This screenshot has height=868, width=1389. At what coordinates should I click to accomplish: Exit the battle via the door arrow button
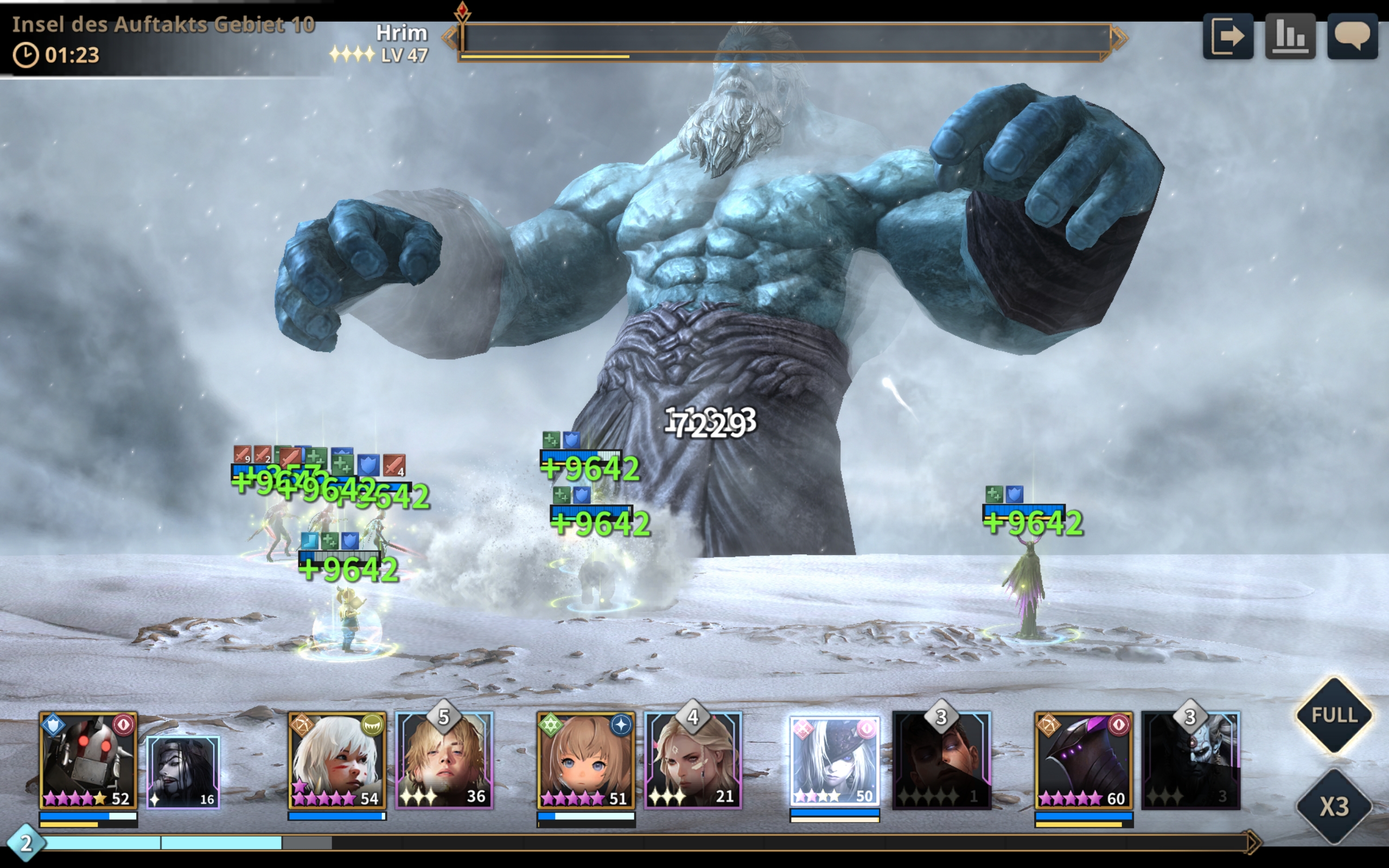(x=1228, y=37)
